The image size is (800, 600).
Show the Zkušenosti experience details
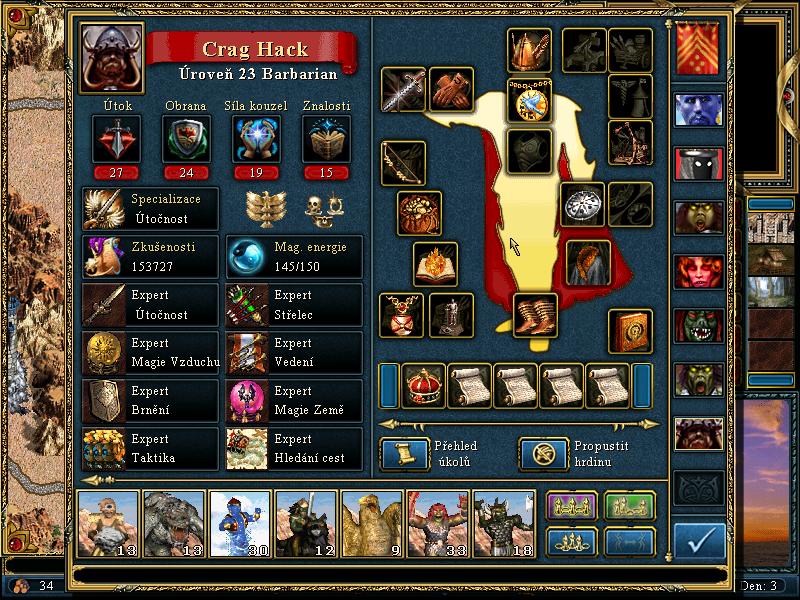(x=150, y=257)
